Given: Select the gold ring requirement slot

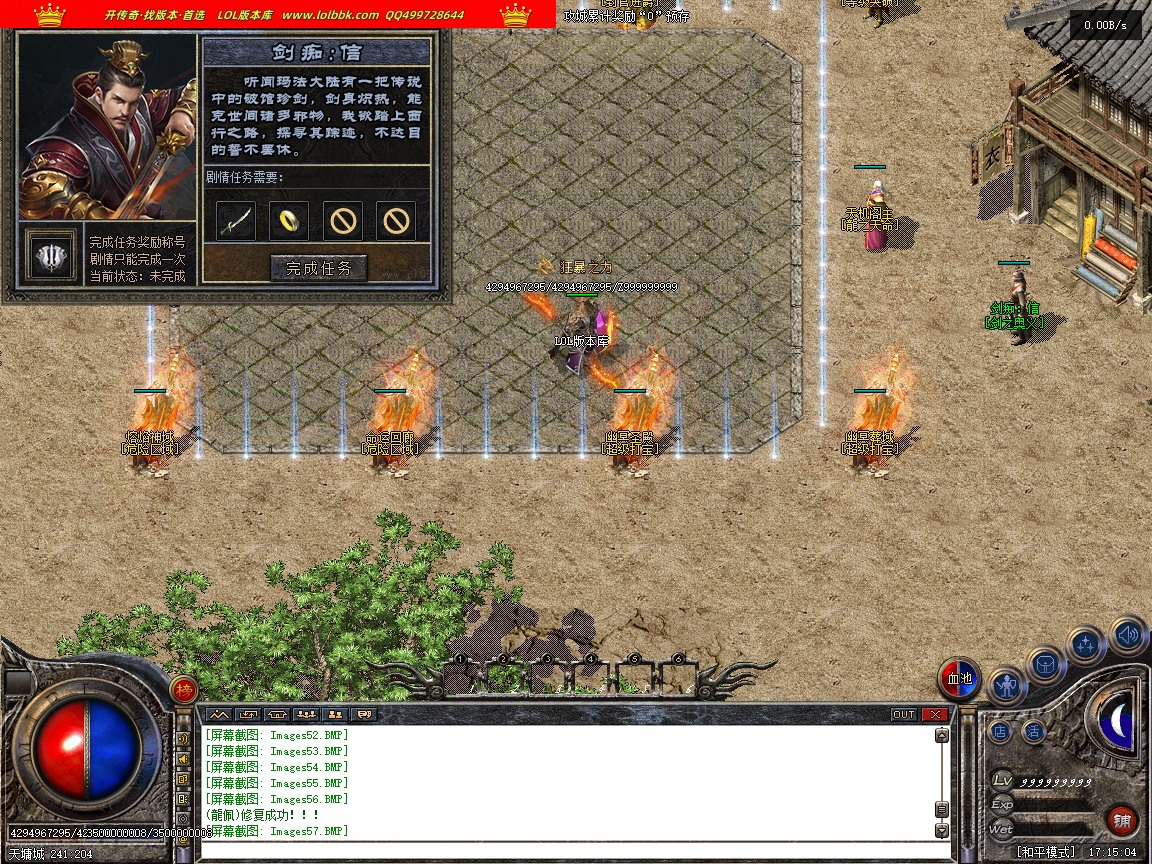Looking at the screenshot, I should tap(289, 220).
